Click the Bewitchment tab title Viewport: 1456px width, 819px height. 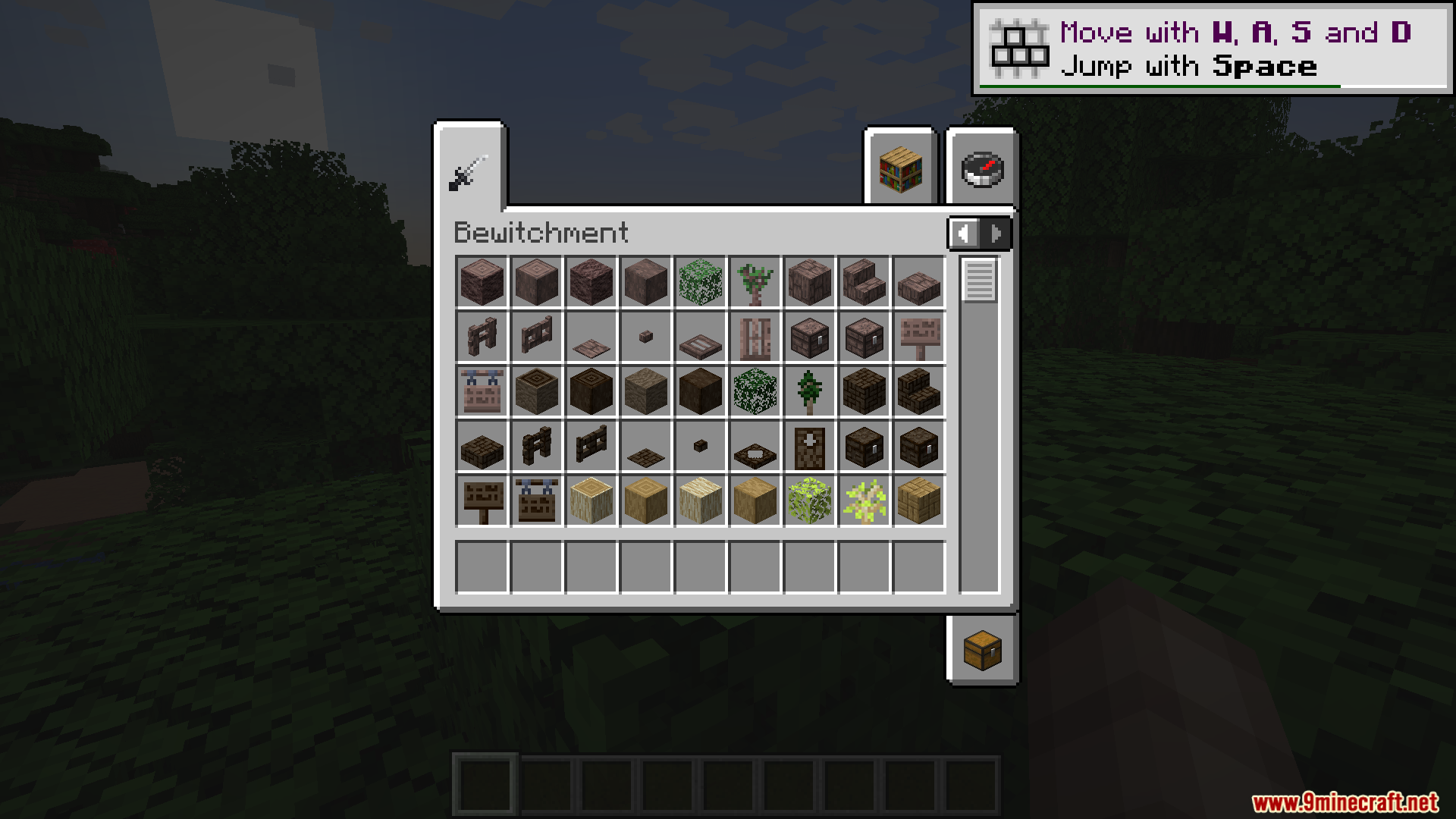(x=541, y=232)
